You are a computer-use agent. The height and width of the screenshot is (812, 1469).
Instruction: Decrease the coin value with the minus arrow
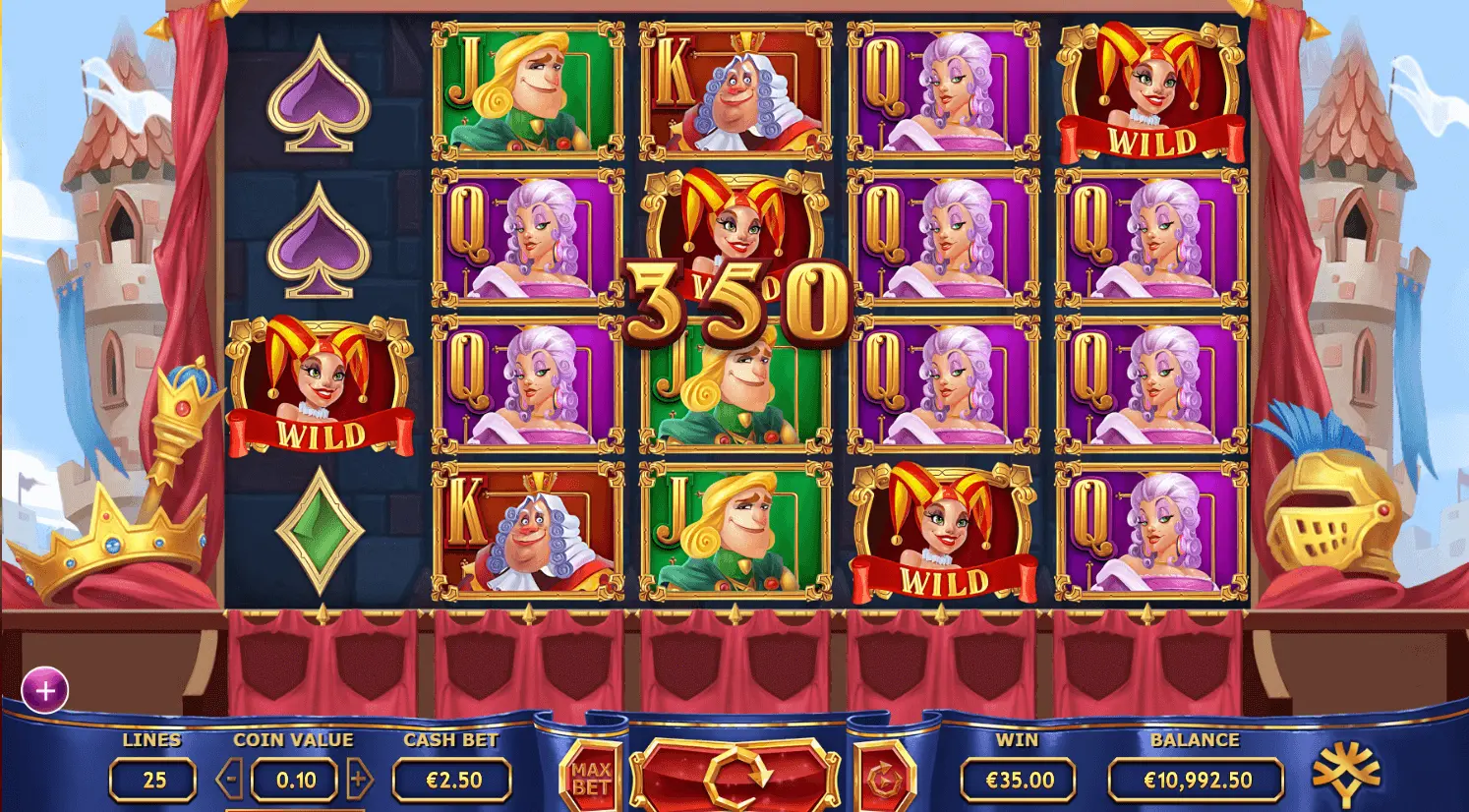coord(231,781)
